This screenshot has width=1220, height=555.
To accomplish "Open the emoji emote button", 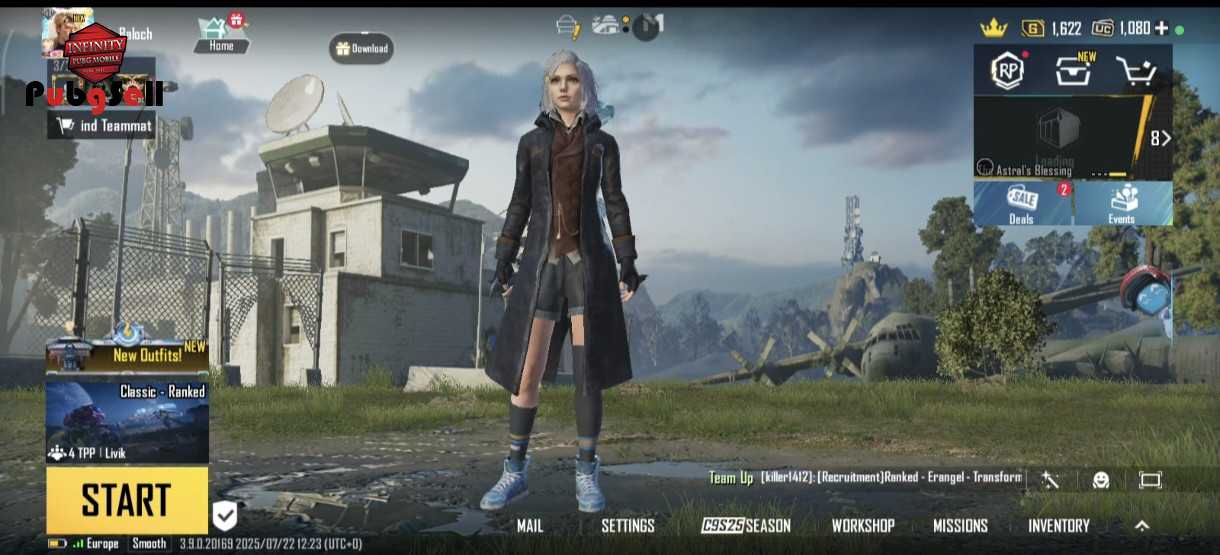I will (x=1101, y=480).
